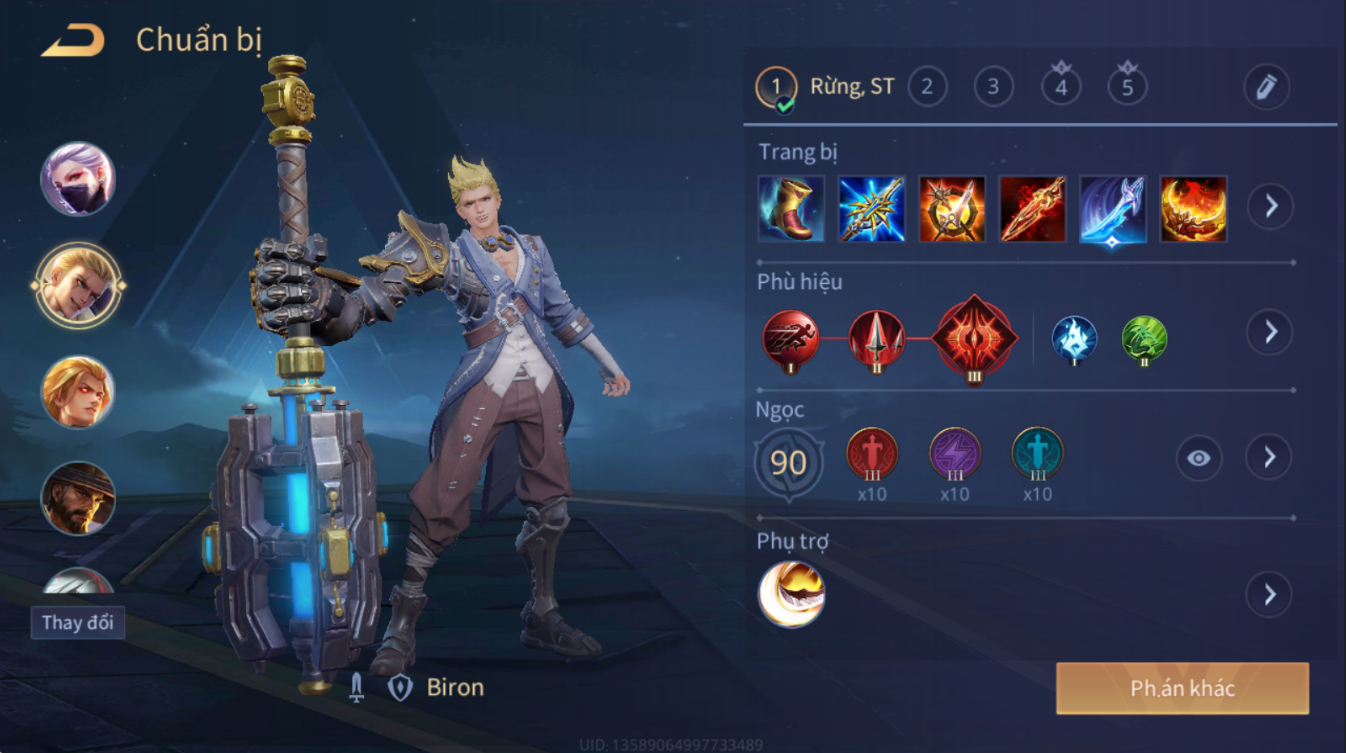This screenshot has width=1346, height=753.
Task: Switch to build preset 3
Action: (993, 86)
